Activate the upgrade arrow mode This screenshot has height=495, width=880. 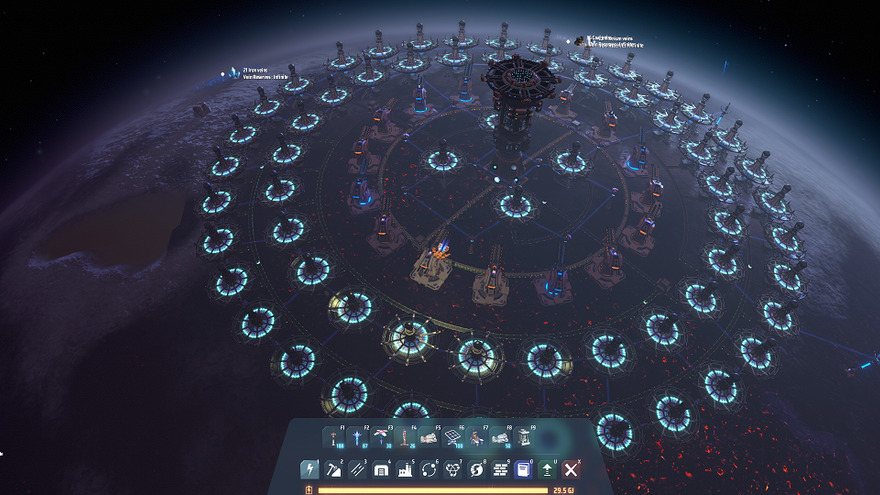click(x=547, y=469)
